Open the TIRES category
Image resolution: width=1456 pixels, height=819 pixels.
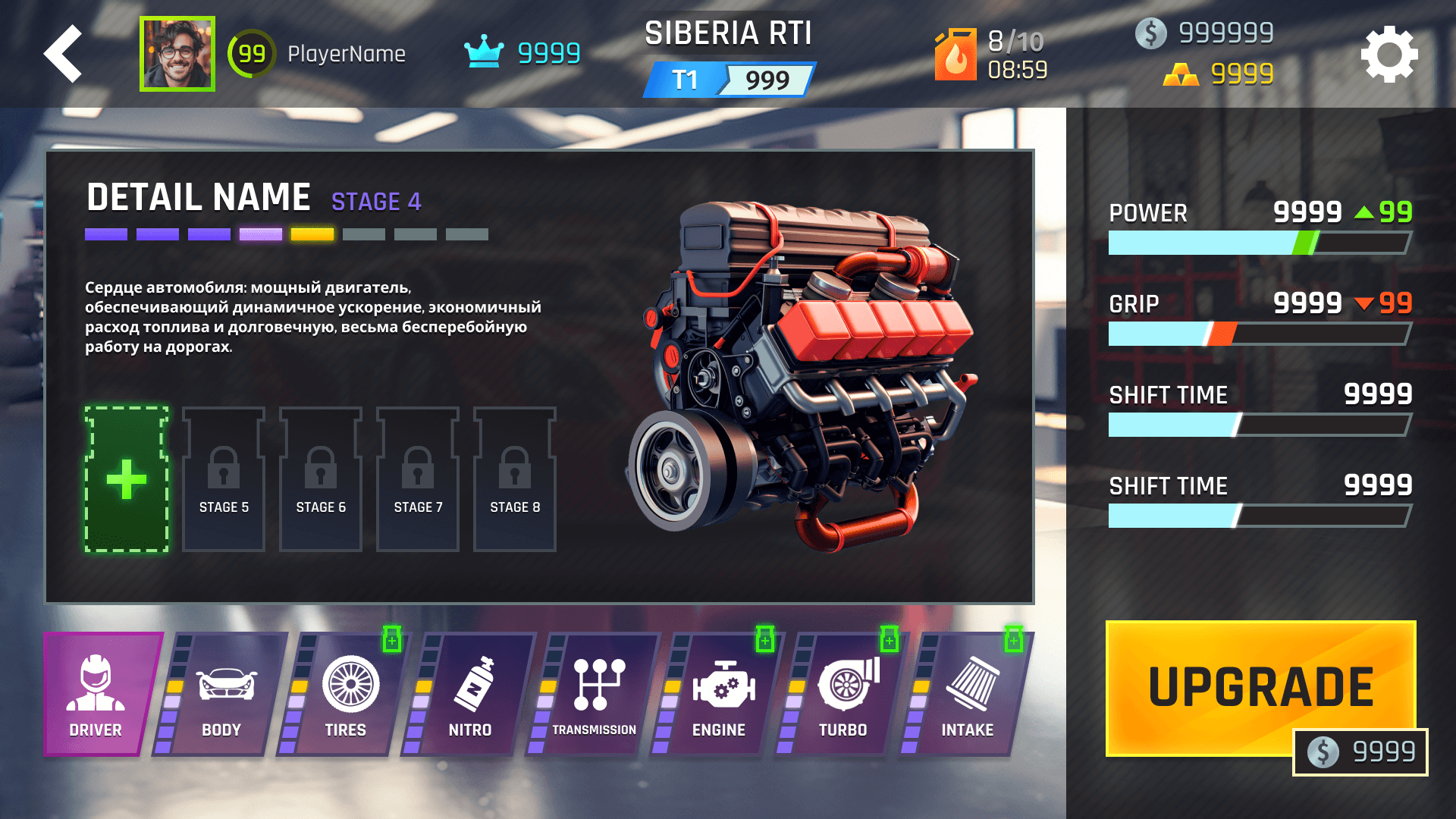pos(347,695)
